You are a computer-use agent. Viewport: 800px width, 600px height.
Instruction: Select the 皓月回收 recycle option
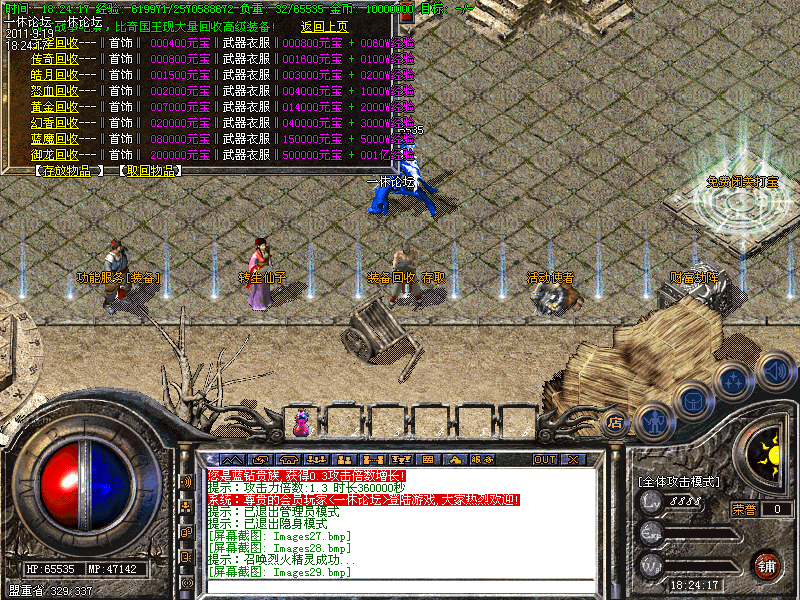(x=55, y=75)
